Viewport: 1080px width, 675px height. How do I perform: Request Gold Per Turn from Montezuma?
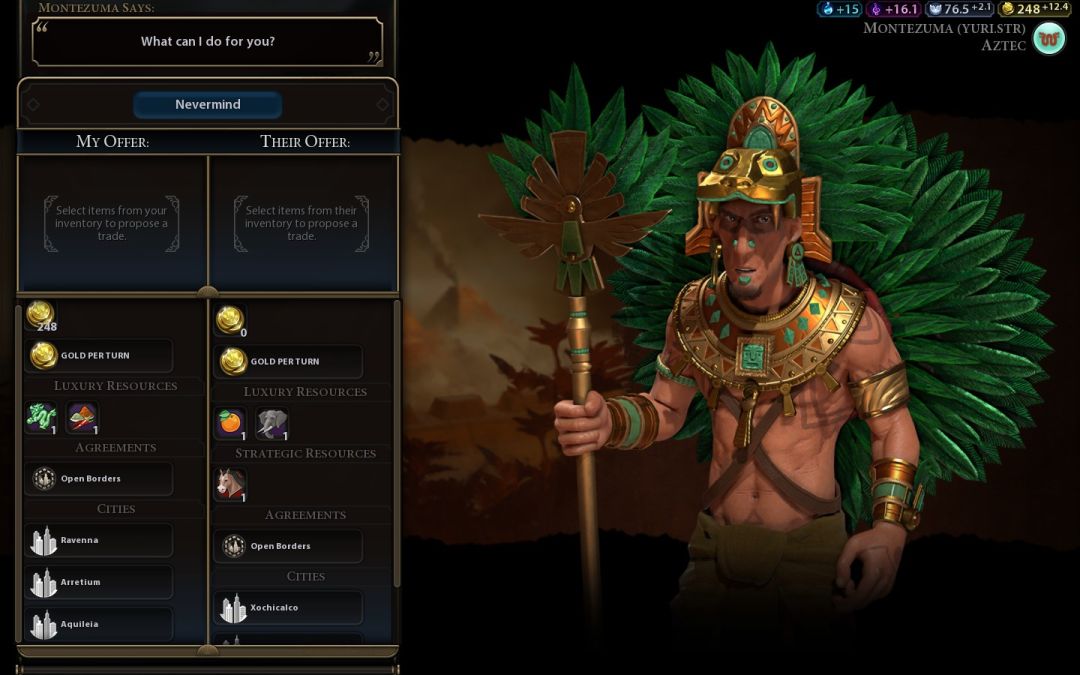pos(288,361)
